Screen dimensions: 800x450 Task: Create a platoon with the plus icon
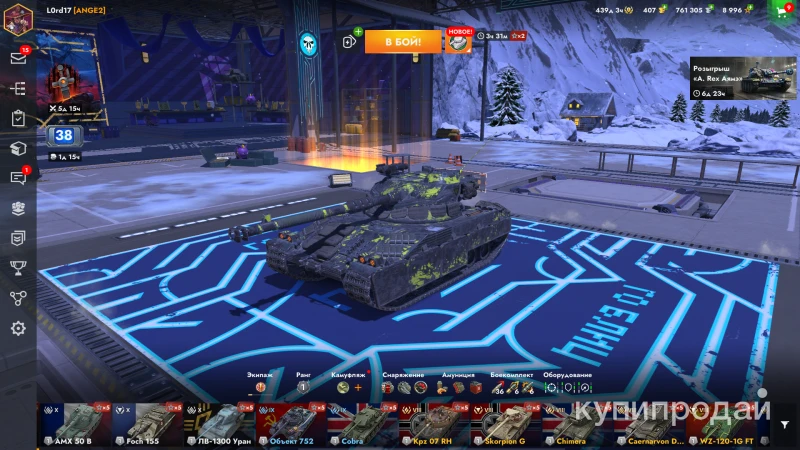[x=351, y=40]
